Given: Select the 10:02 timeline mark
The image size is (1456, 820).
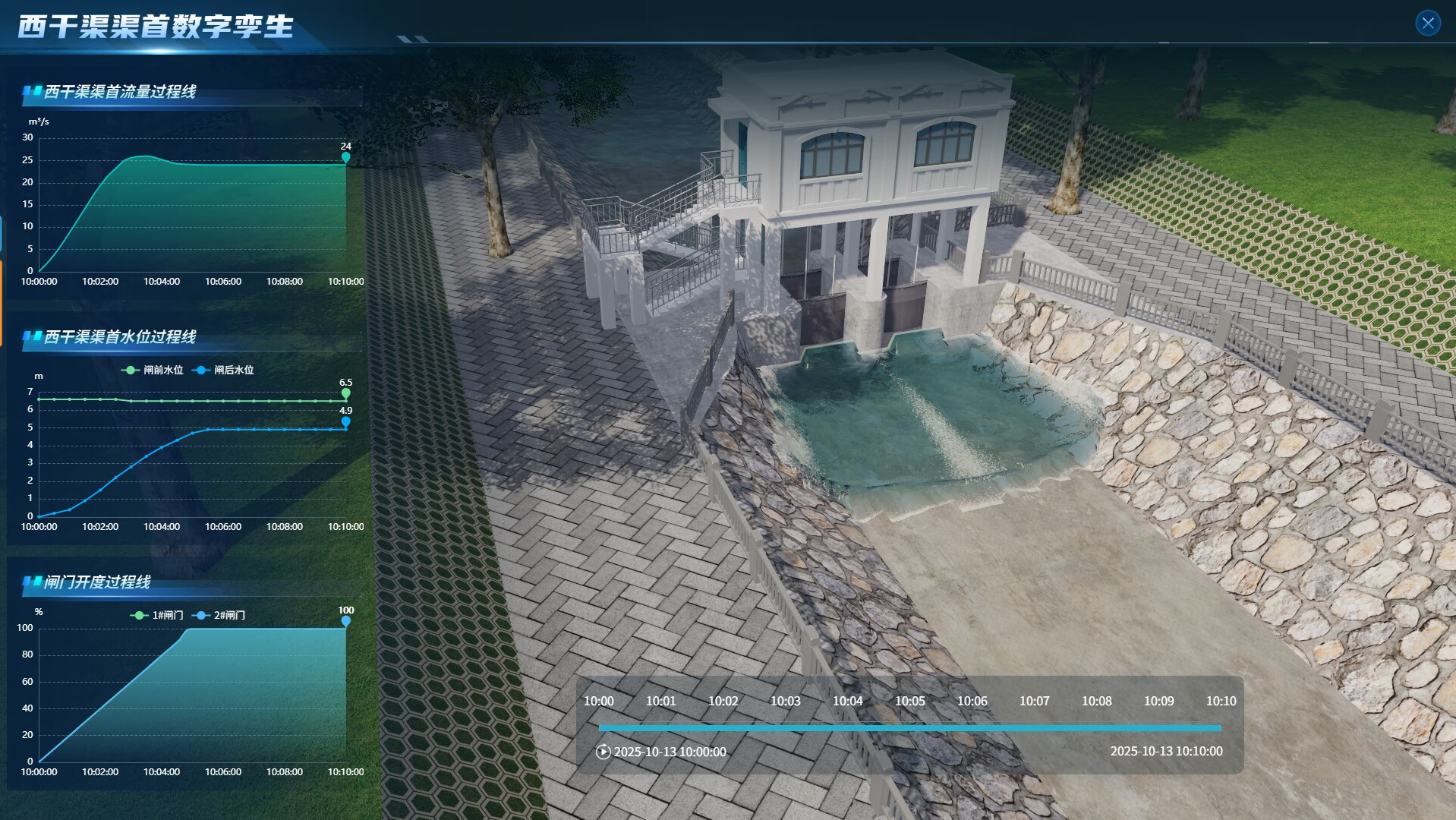Looking at the screenshot, I should [723, 701].
